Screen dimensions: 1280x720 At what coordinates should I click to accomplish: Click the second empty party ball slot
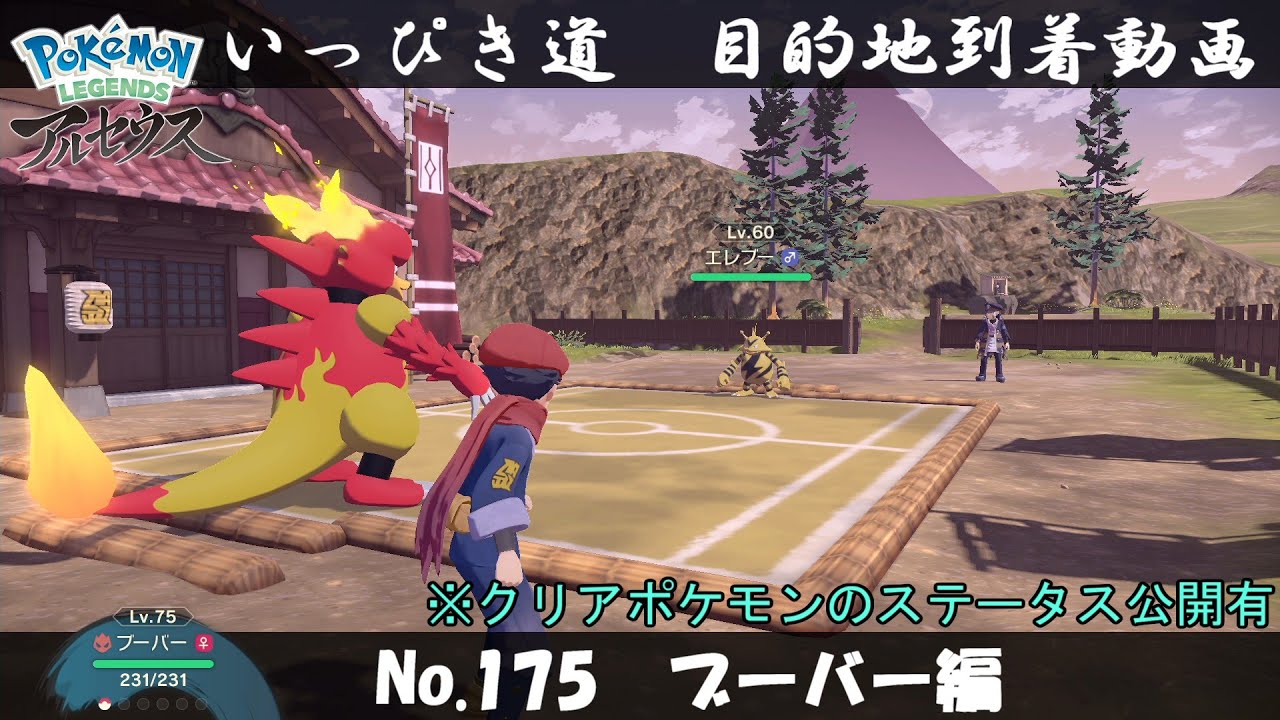point(124,703)
